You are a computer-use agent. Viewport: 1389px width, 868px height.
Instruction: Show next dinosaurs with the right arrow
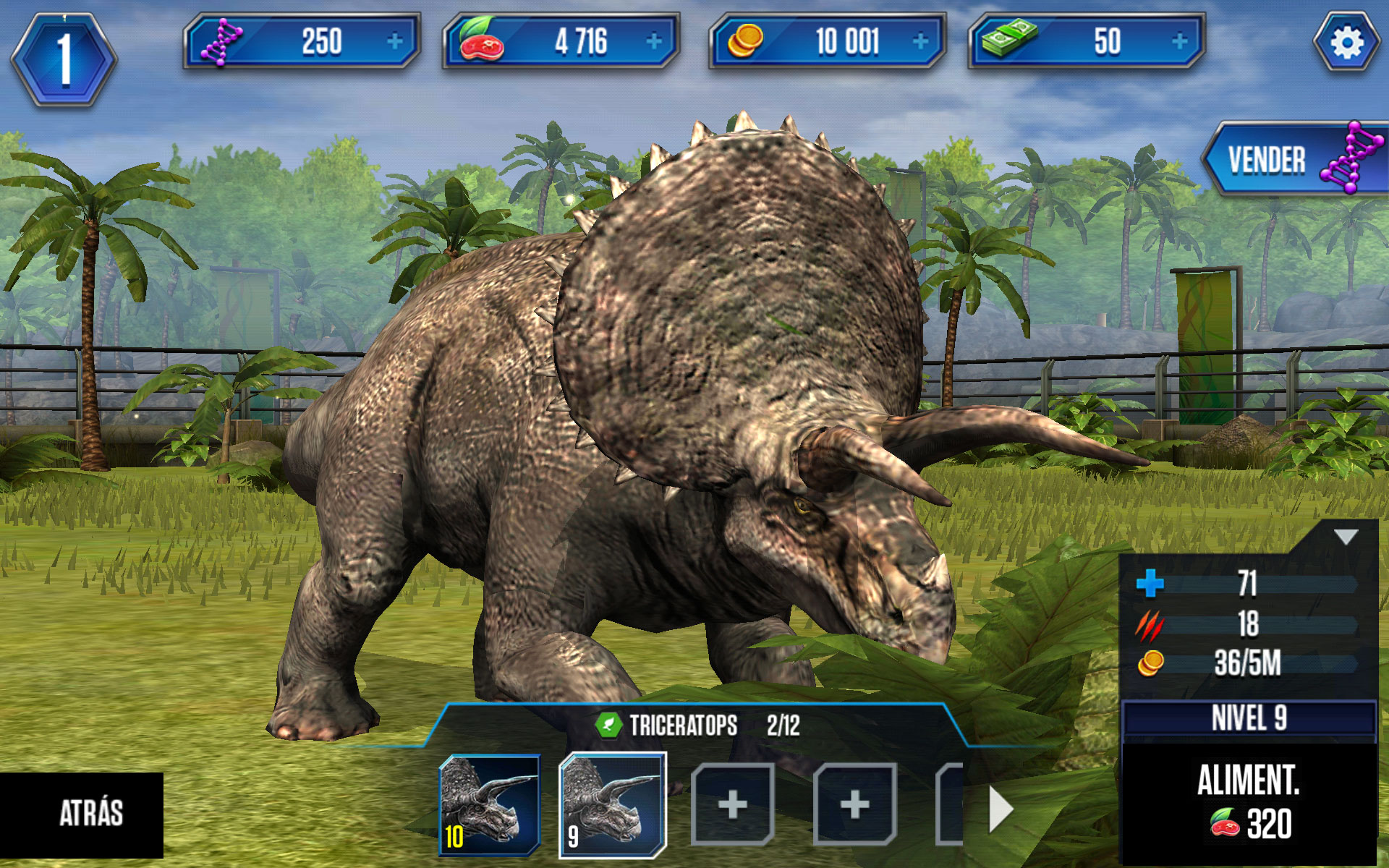[1001, 809]
